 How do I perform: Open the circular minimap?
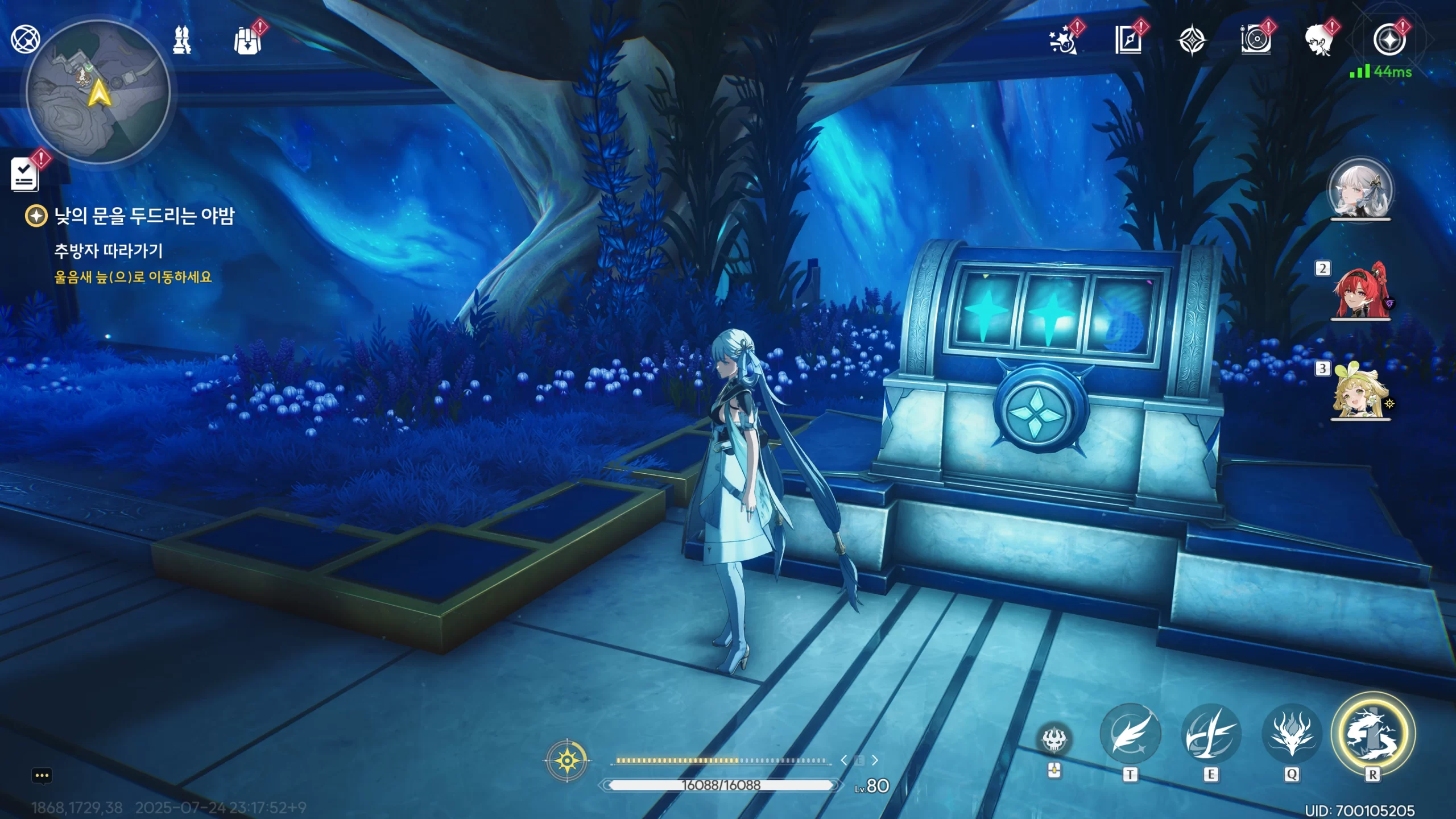pyautogui.click(x=98, y=92)
